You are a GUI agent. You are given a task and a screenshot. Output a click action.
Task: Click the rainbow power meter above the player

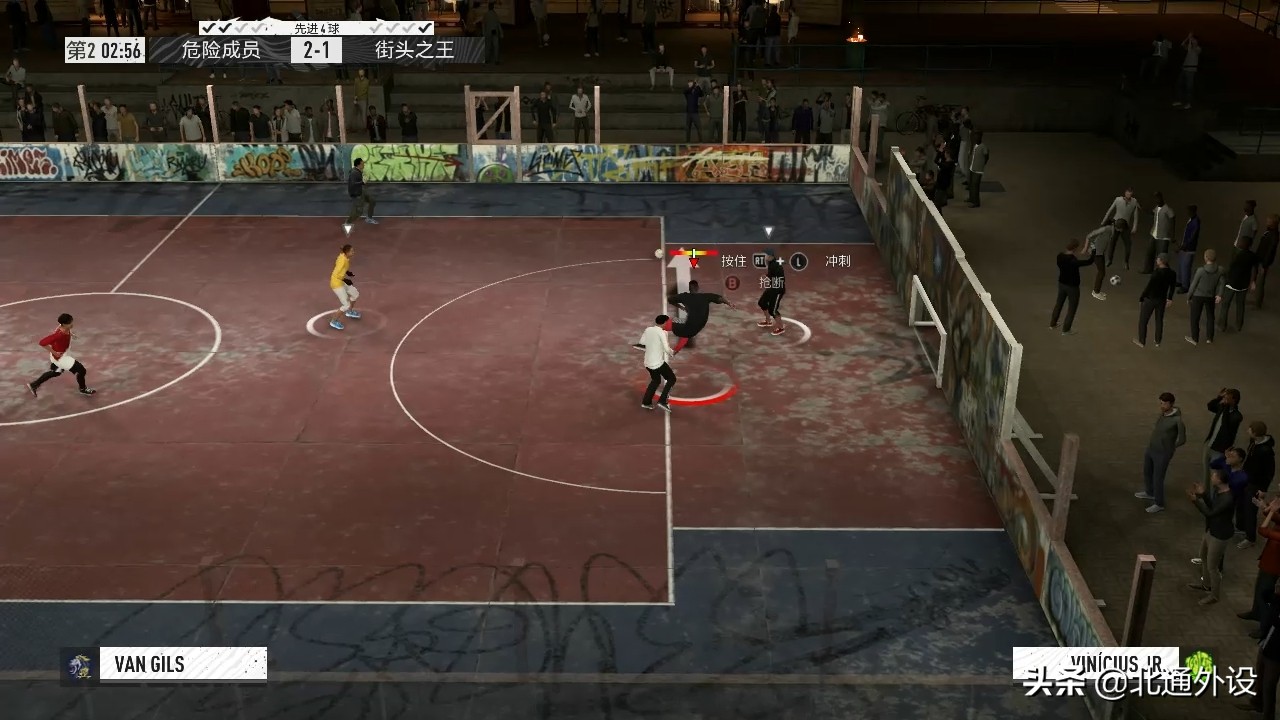tap(693, 253)
